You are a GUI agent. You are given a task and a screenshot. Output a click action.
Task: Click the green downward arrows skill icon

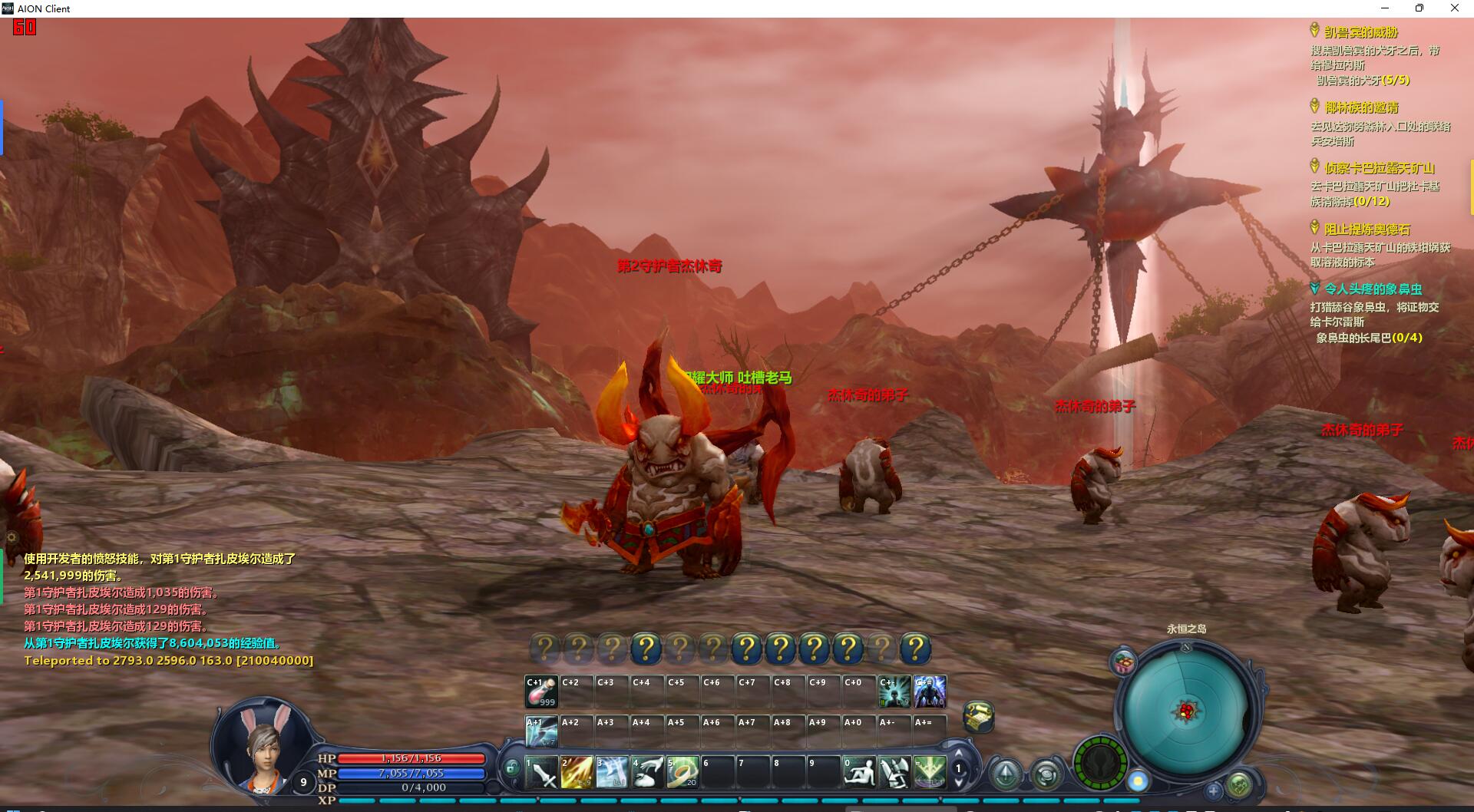(x=930, y=772)
